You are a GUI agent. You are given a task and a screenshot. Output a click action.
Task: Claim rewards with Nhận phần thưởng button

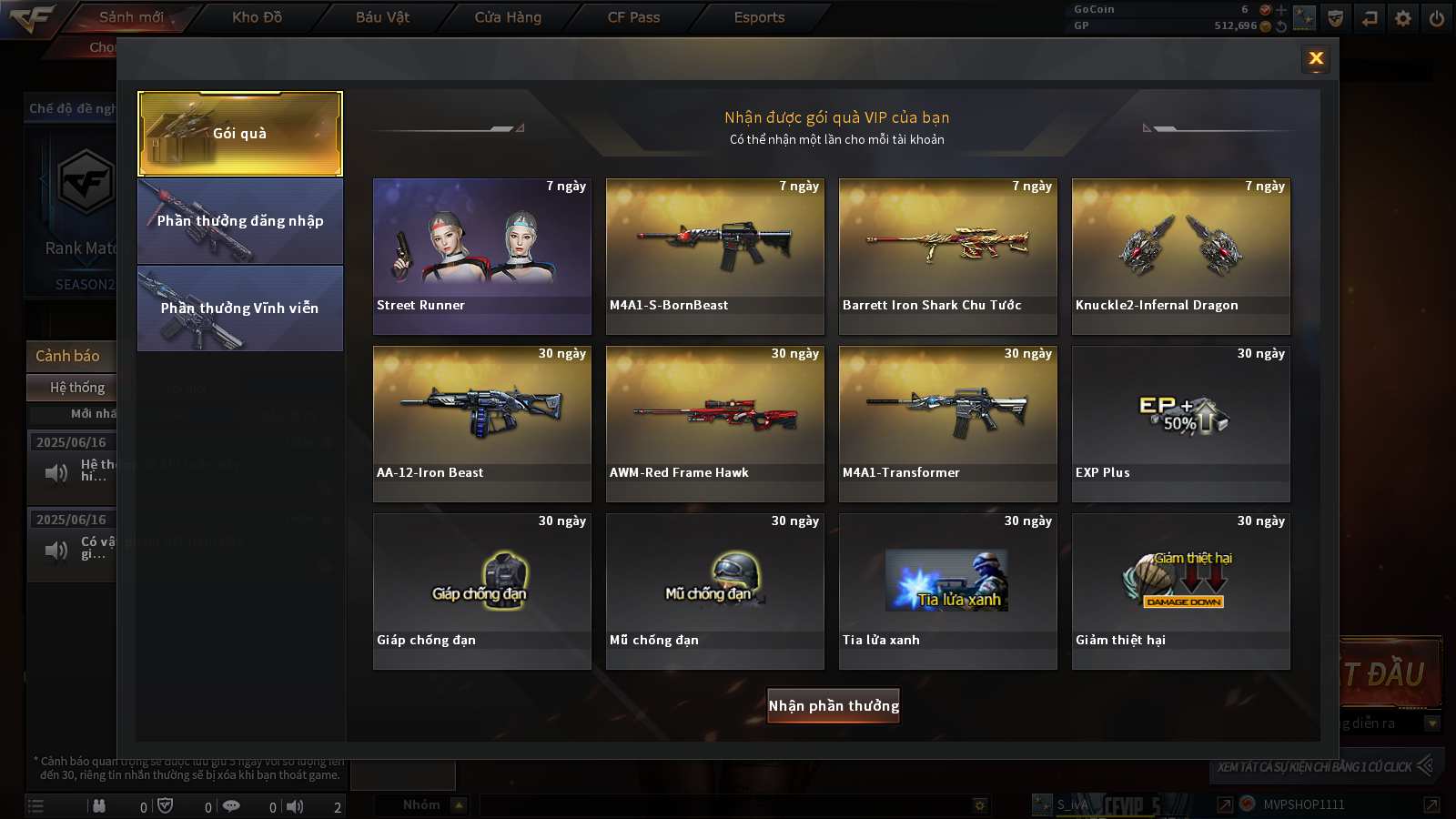(834, 705)
